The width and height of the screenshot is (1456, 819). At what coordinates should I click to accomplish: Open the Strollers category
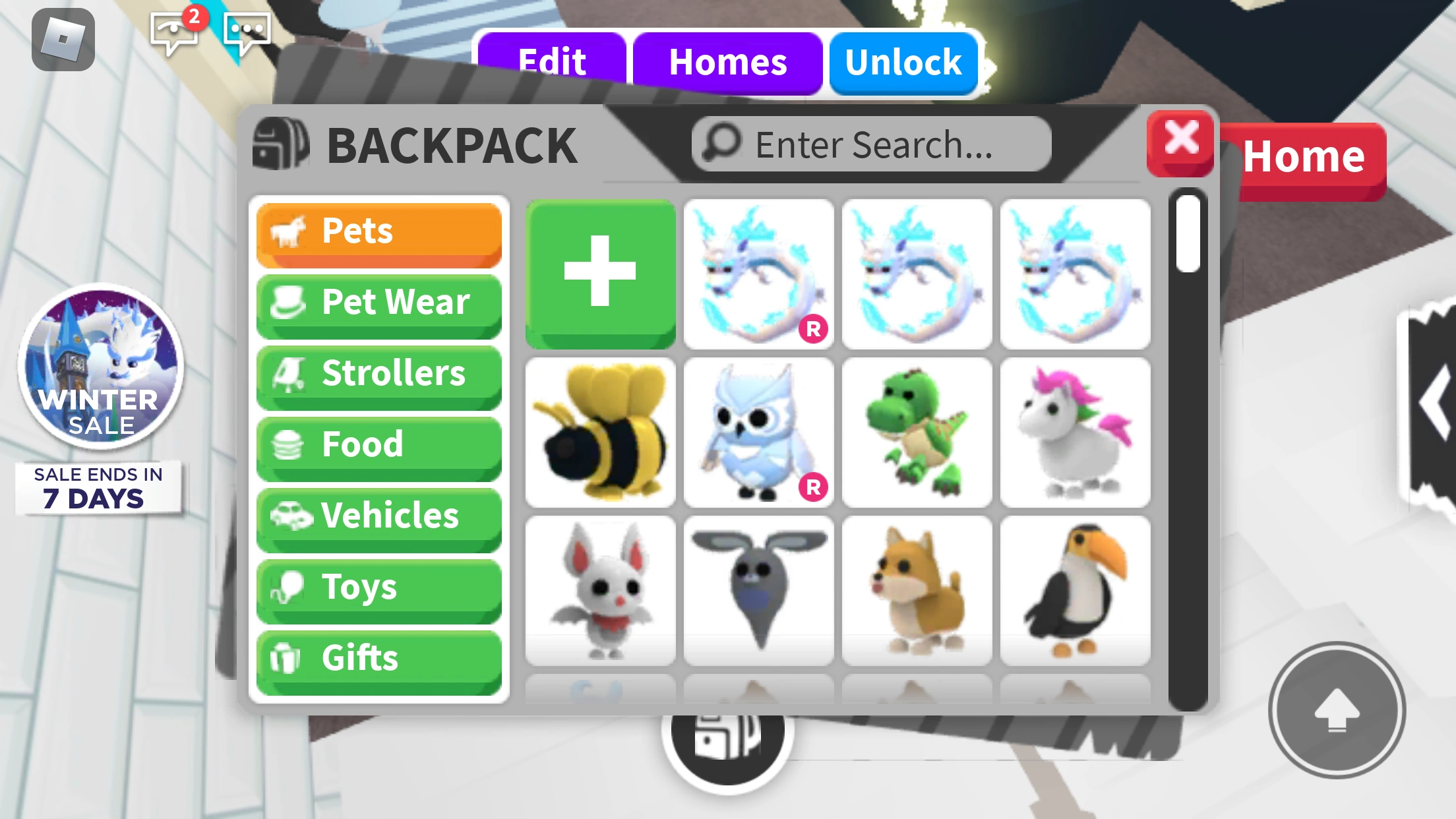[379, 374]
